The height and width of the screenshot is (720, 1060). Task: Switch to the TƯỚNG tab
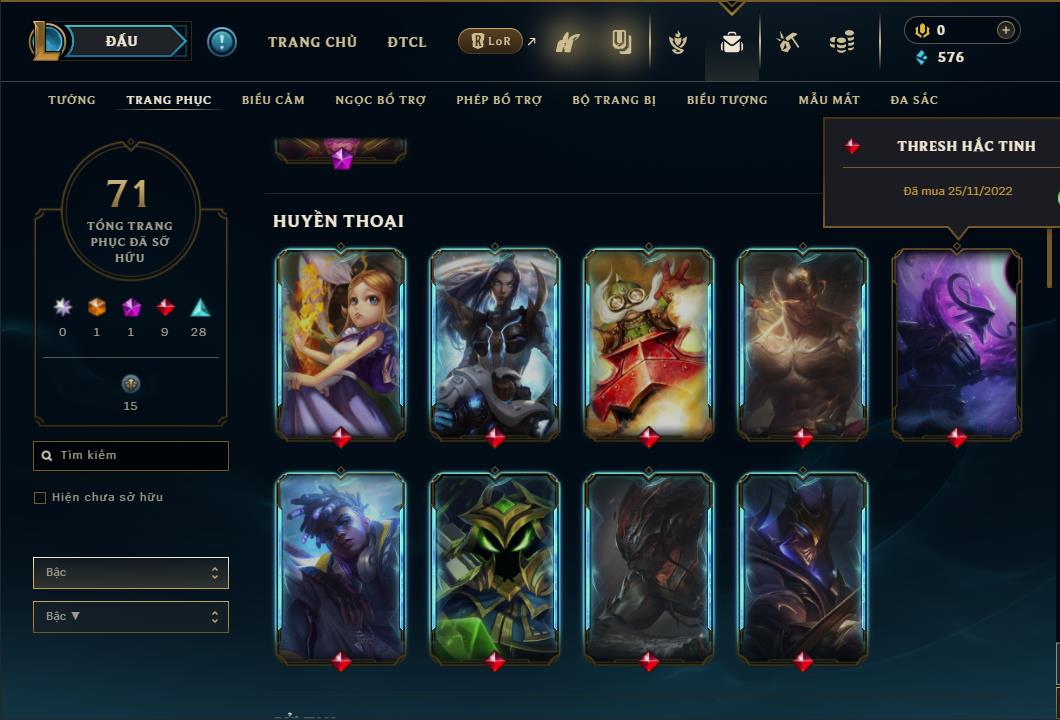[x=72, y=100]
